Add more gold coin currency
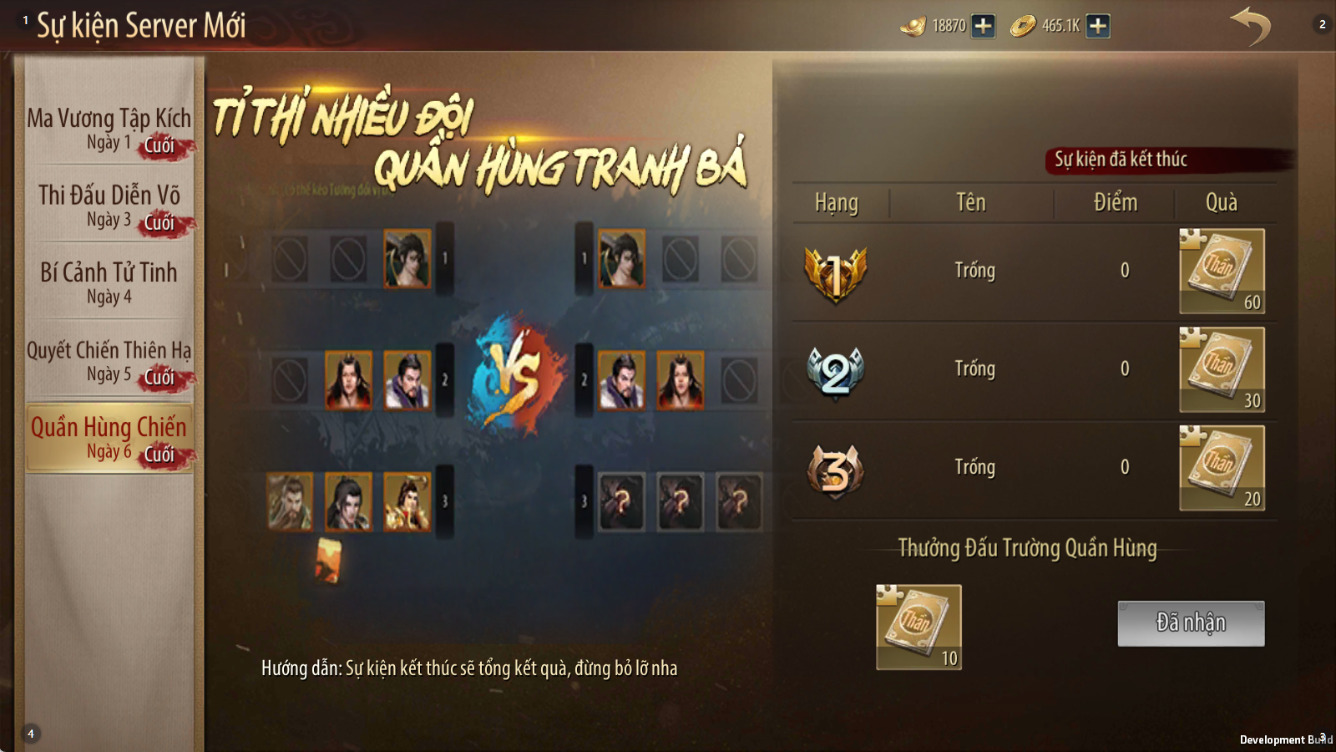The width and height of the screenshot is (1336, 752). pos(1098,26)
